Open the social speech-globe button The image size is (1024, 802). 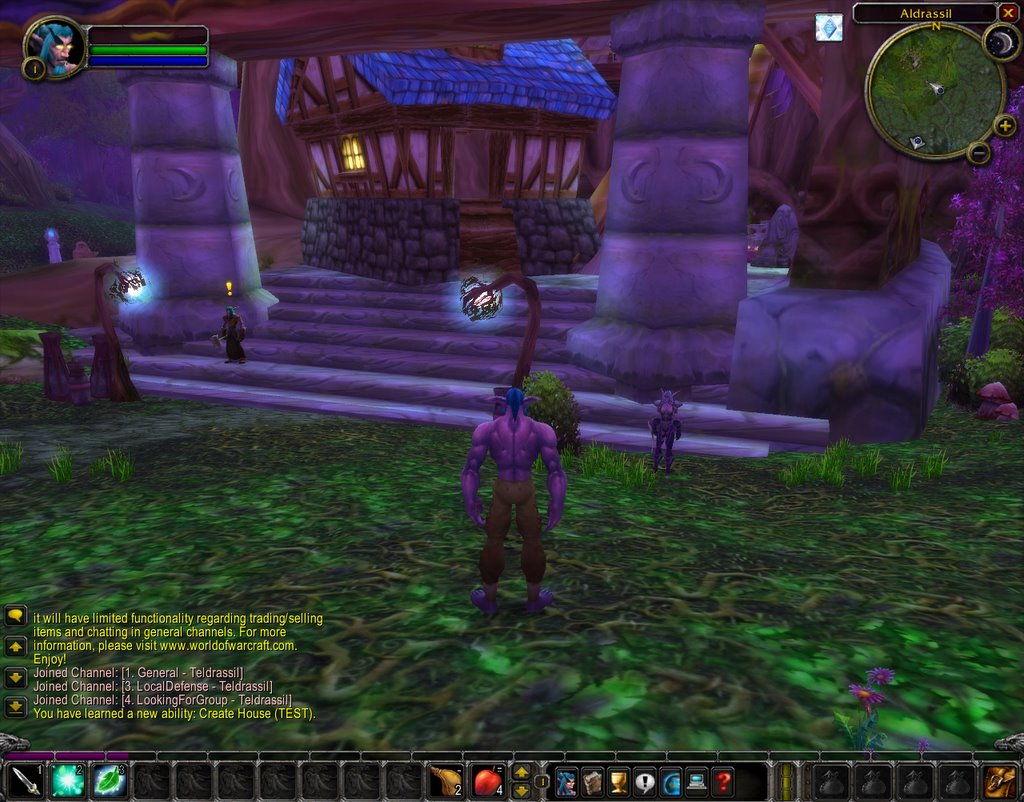670,781
